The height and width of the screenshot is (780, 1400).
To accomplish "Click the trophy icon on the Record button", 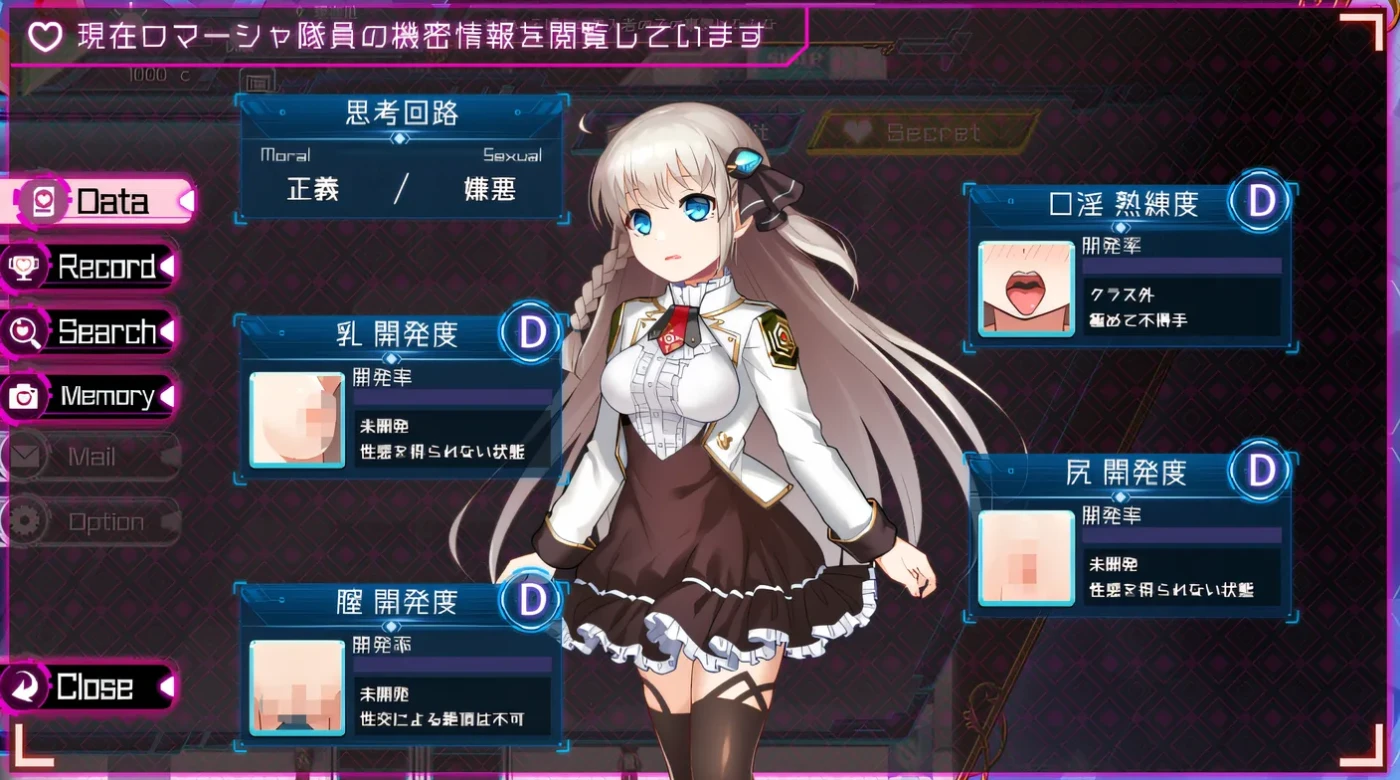I will click(22, 267).
